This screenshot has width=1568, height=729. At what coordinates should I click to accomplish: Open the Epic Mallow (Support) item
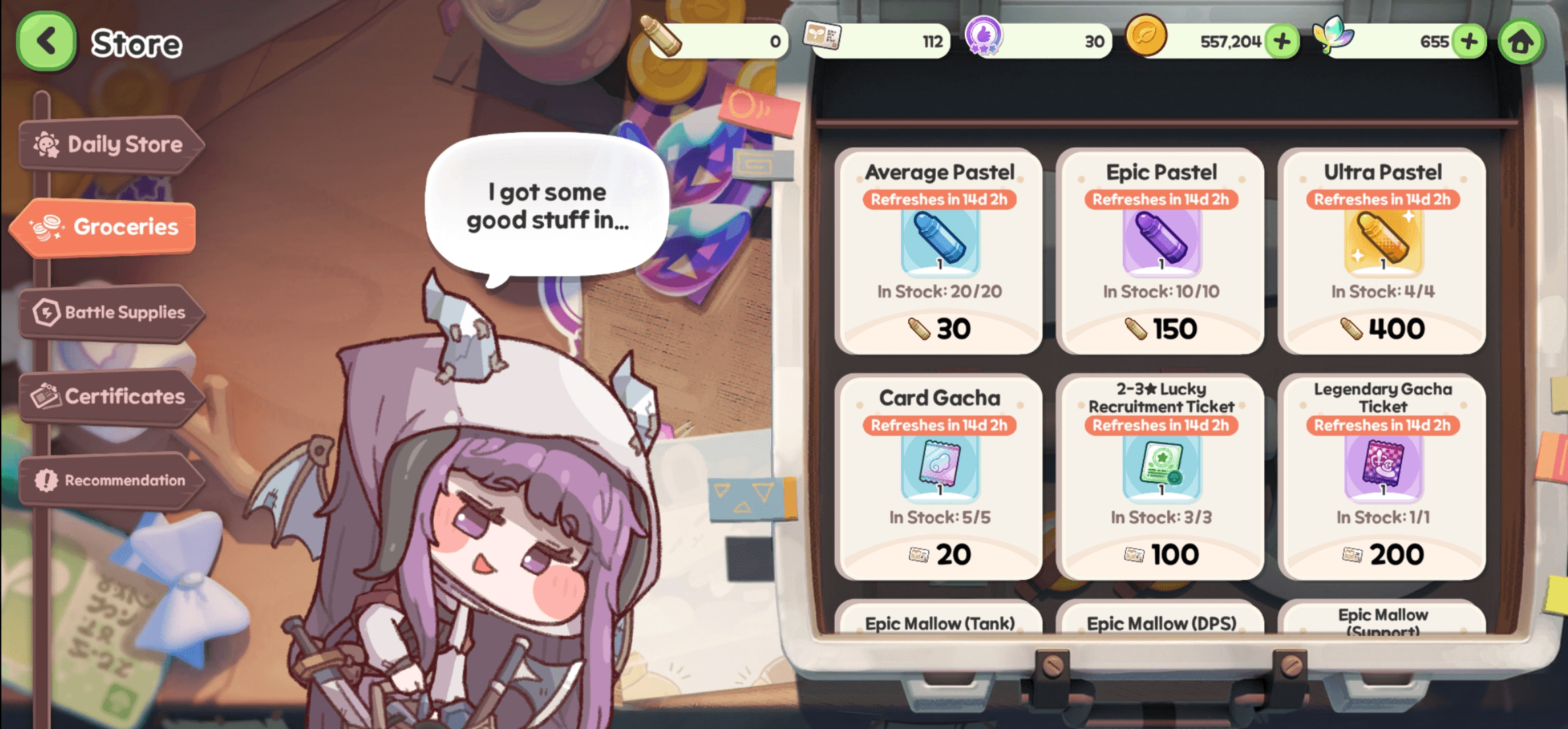coord(1382,620)
